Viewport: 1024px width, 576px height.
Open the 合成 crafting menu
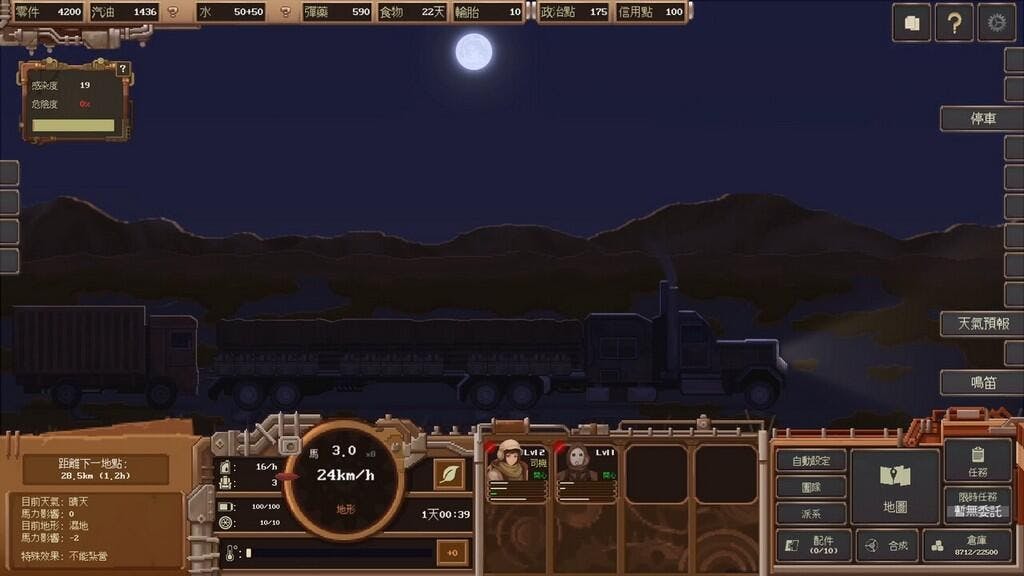click(x=887, y=546)
